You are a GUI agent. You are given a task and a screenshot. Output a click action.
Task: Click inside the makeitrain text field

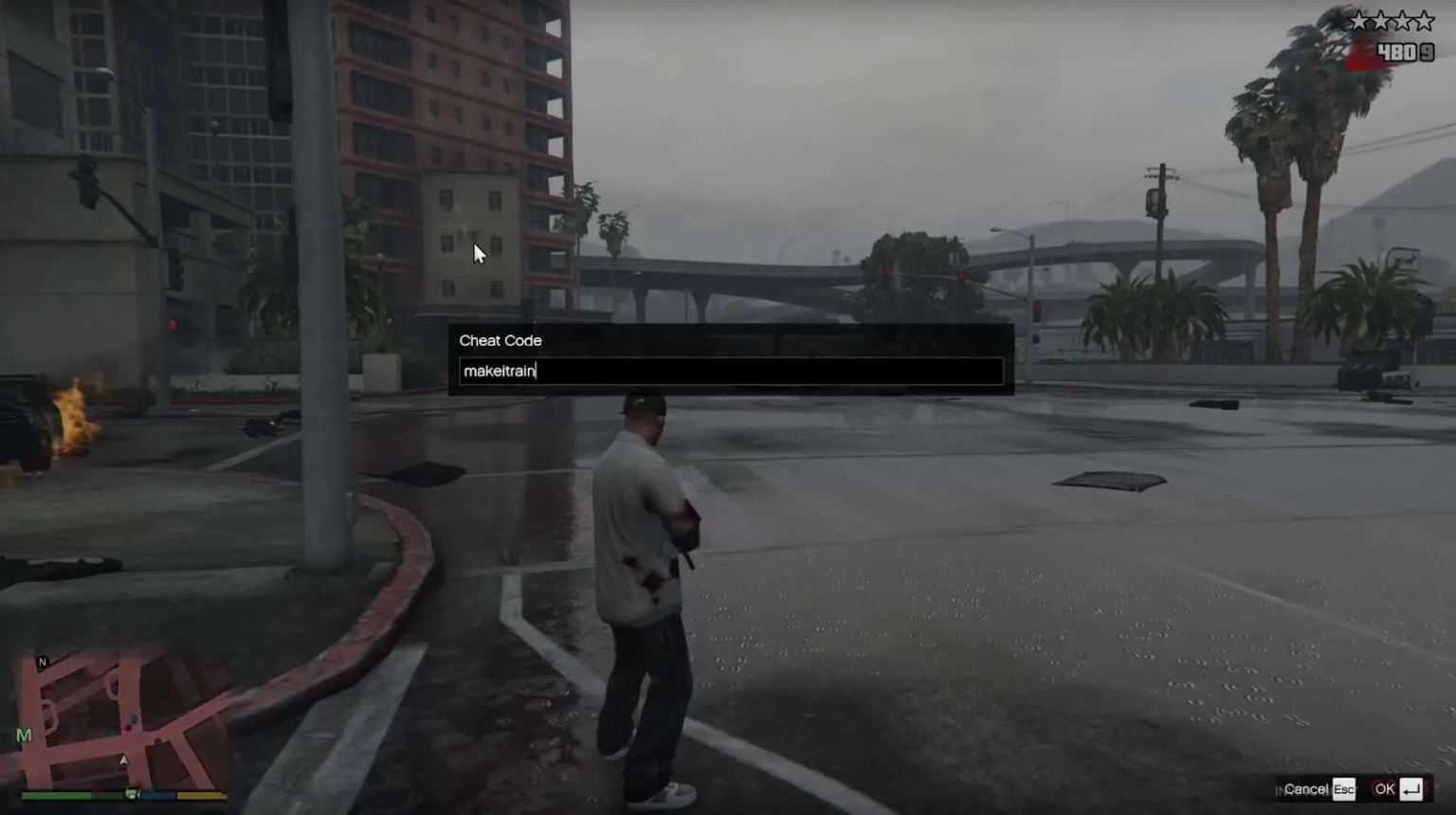(730, 371)
